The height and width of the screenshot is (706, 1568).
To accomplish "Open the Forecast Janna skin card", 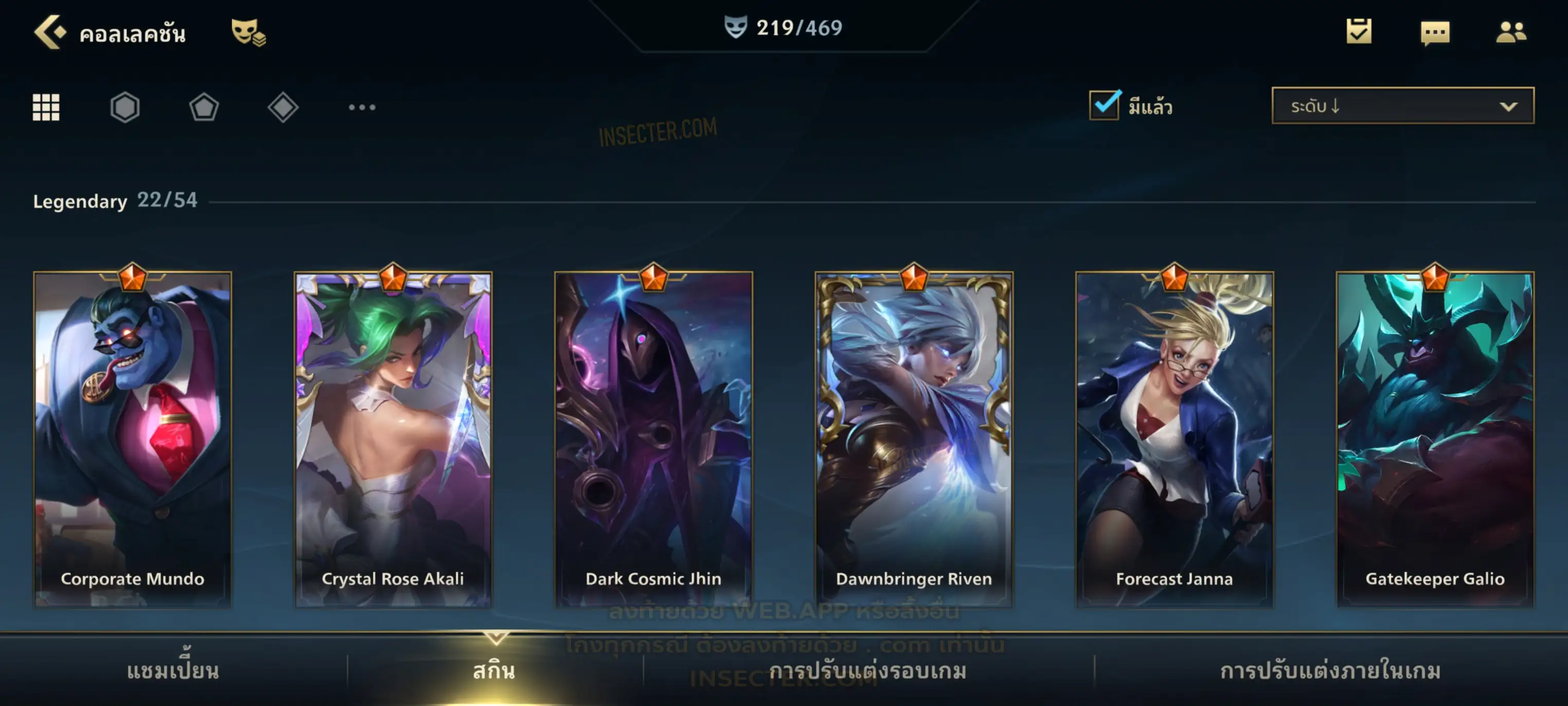I will coord(1174,439).
